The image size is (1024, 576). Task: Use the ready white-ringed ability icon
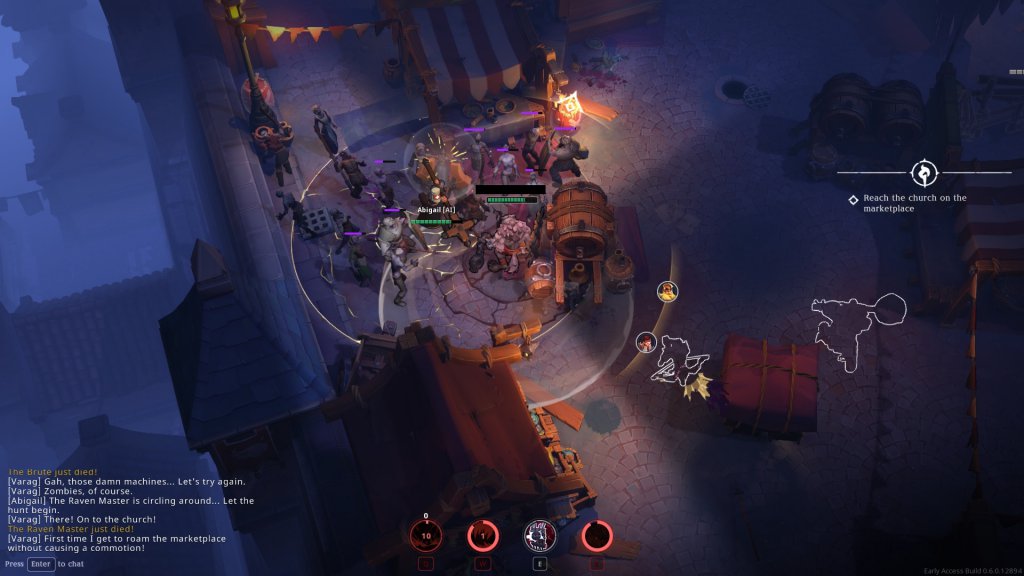pos(541,537)
